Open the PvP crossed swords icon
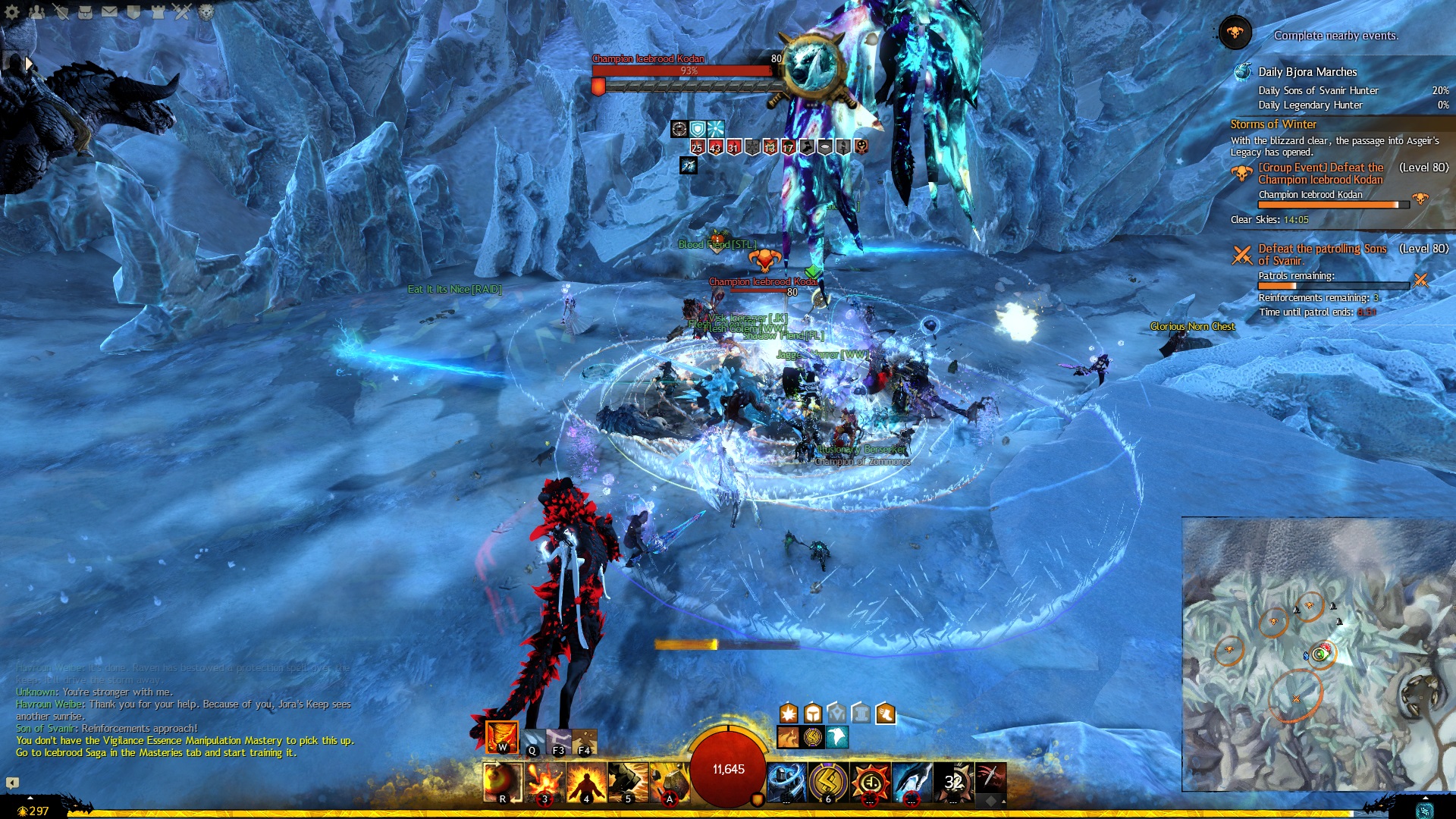 [182, 11]
